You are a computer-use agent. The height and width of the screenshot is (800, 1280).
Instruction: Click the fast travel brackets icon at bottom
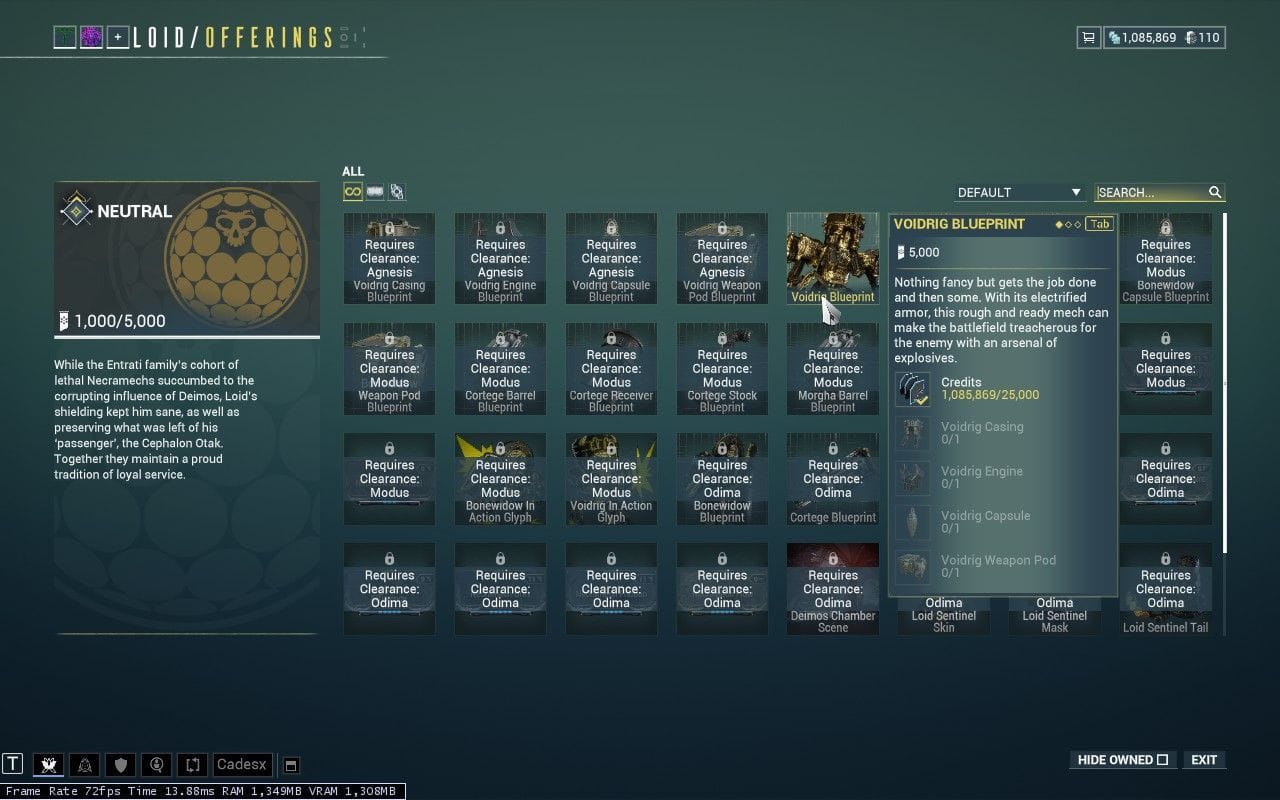192,764
